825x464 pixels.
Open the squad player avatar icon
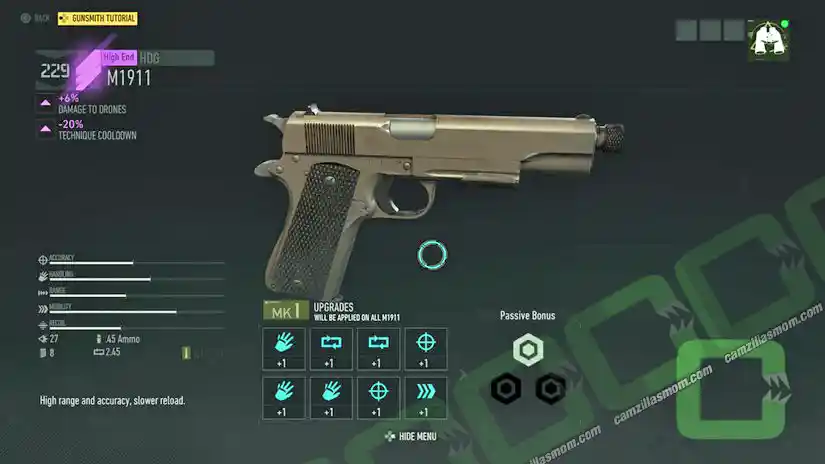tap(768, 41)
